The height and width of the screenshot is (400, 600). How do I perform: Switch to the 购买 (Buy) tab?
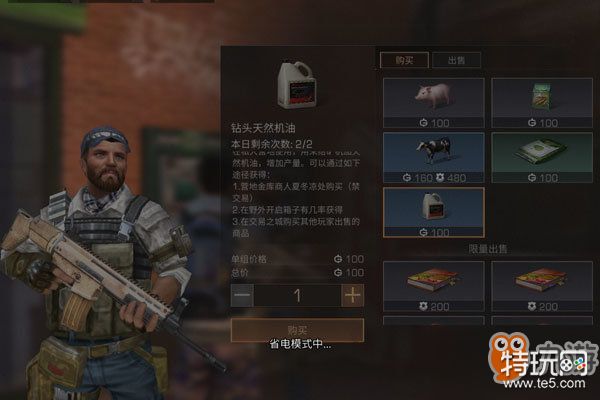click(x=405, y=60)
